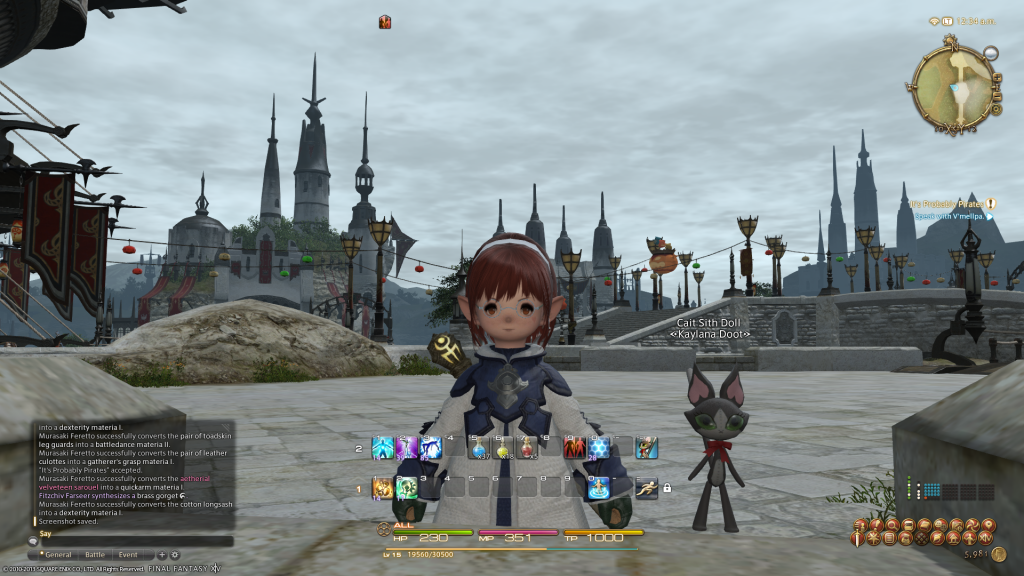Use the yellow potion in hotbar
The height and width of the screenshot is (576, 1024).
(503, 448)
